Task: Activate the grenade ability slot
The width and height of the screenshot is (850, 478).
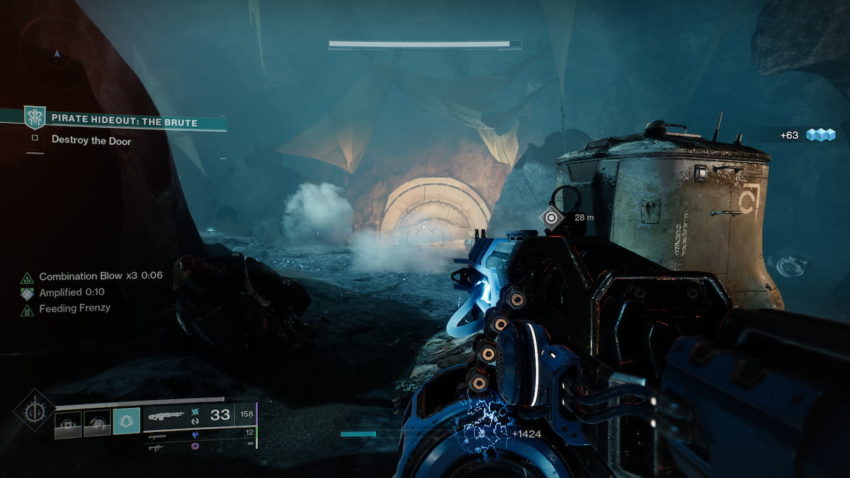Action: point(68,422)
